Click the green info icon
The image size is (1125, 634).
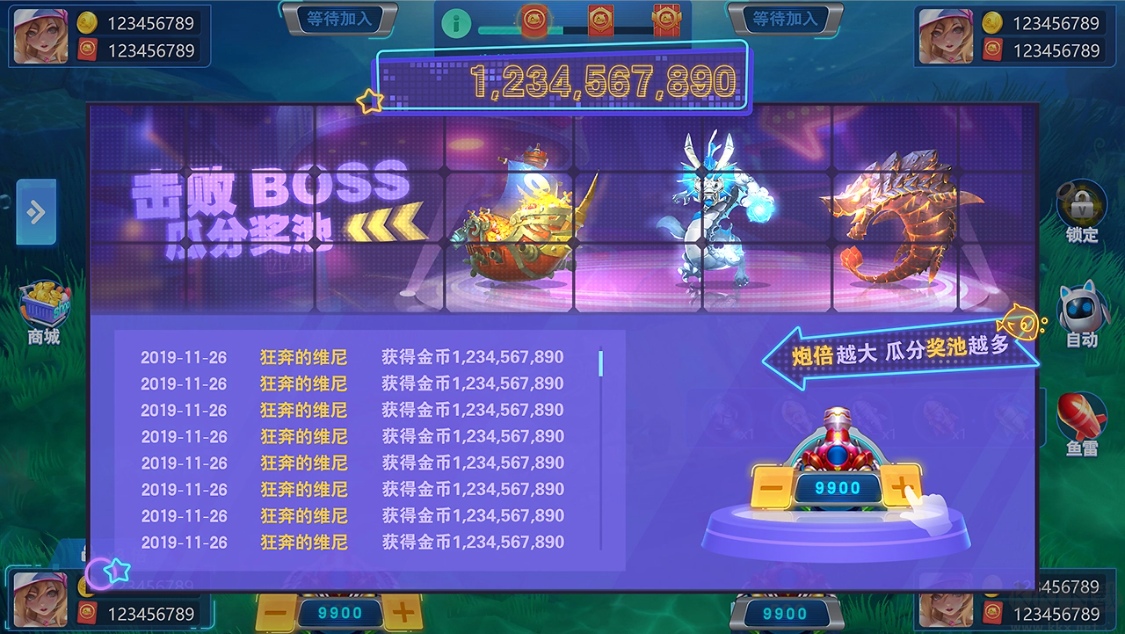tap(456, 24)
